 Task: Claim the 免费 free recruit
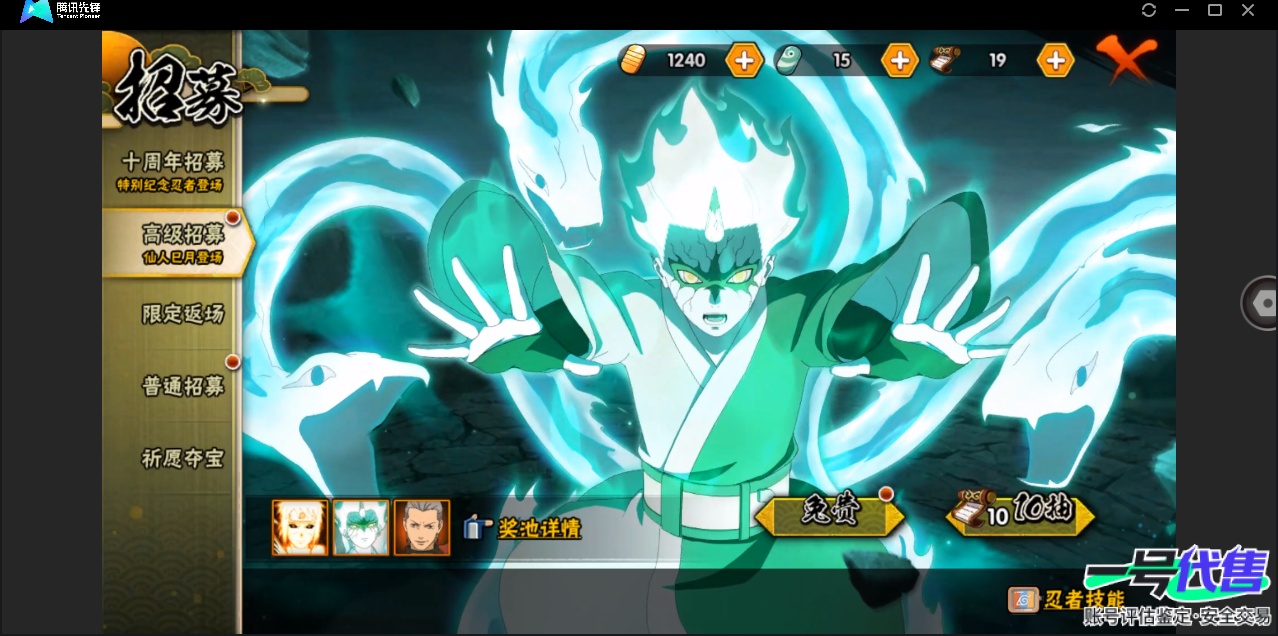830,515
